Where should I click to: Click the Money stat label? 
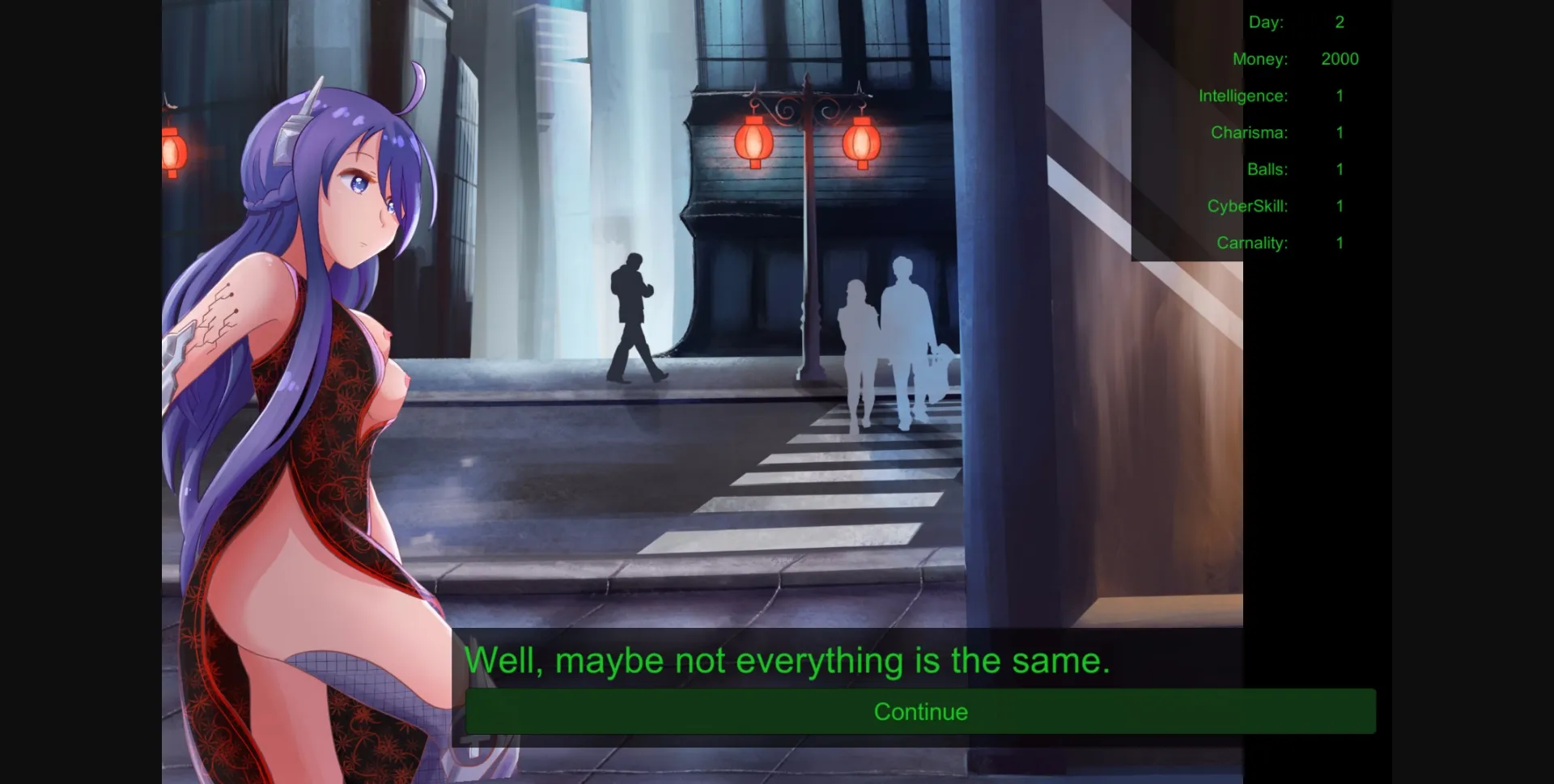(x=1259, y=58)
